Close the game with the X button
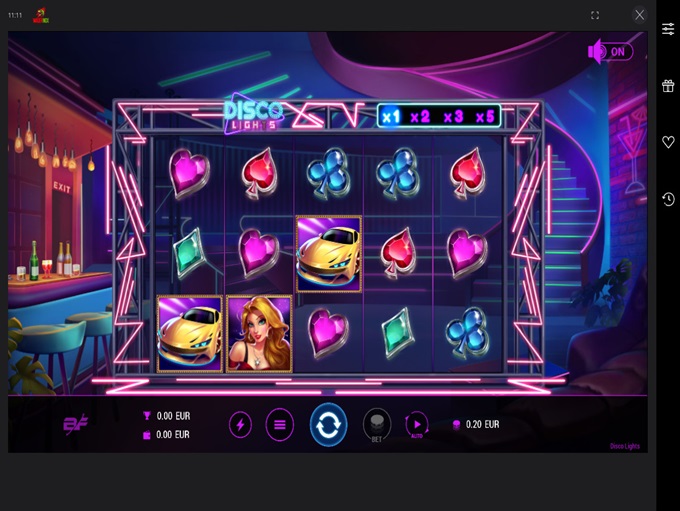Image resolution: width=680 pixels, height=511 pixels. [640, 15]
